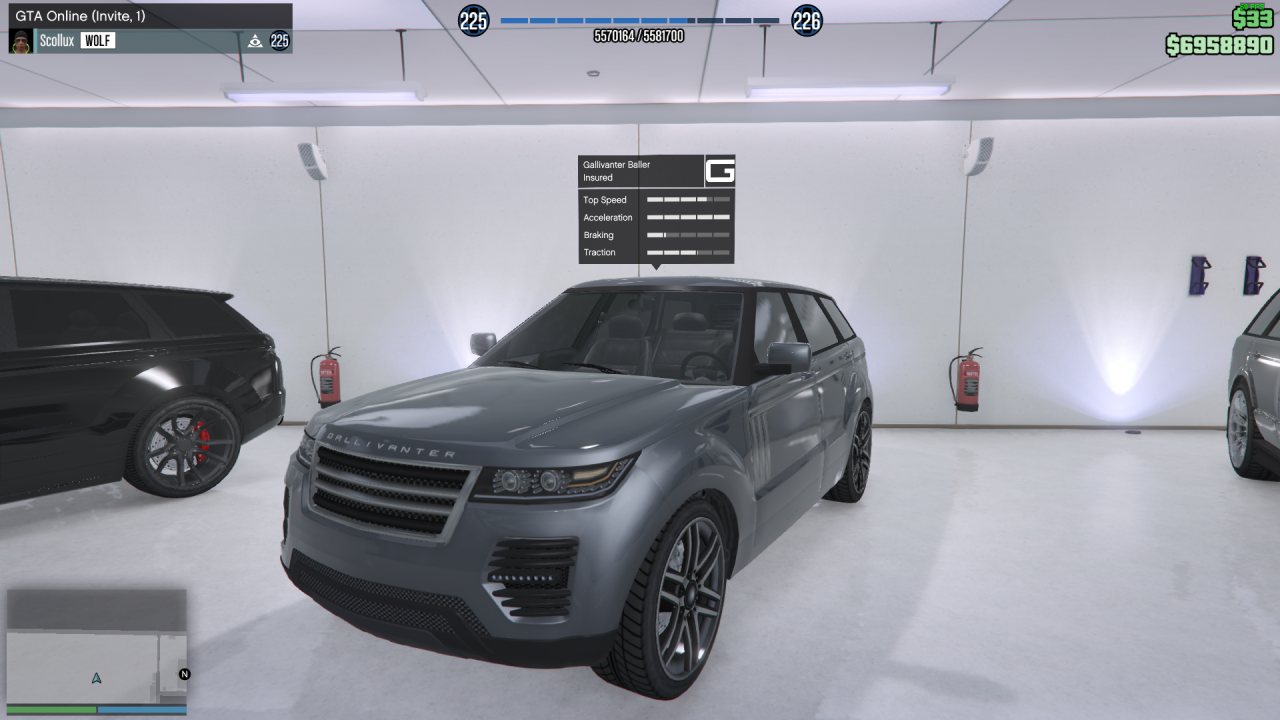The height and width of the screenshot is (720, 1280).
Task: Click the Gallivanter Baller info card
Action: coord(656,209)
